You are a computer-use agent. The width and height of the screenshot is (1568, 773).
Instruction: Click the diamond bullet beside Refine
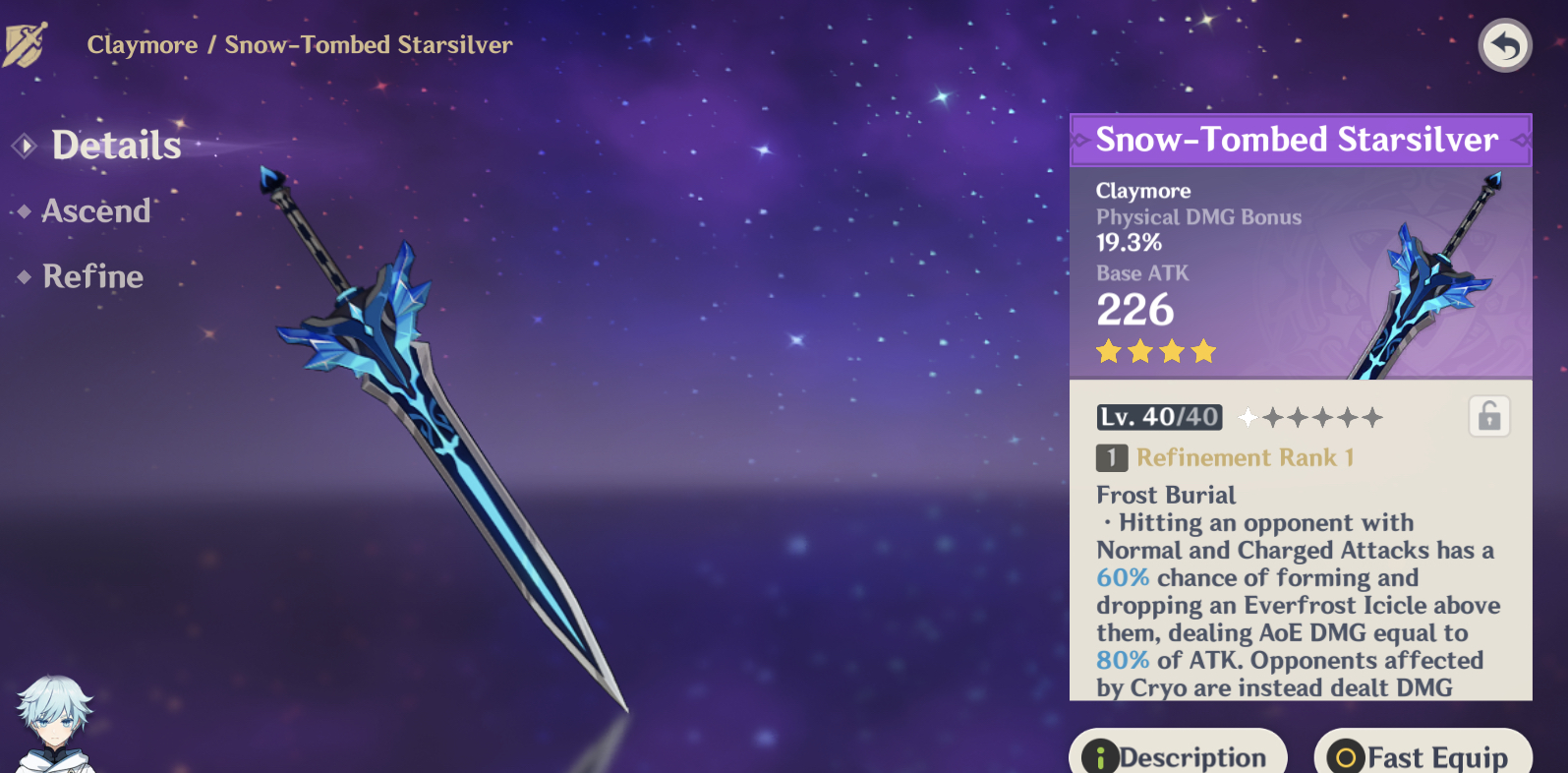pyautogui.click(x=23, y=276)
